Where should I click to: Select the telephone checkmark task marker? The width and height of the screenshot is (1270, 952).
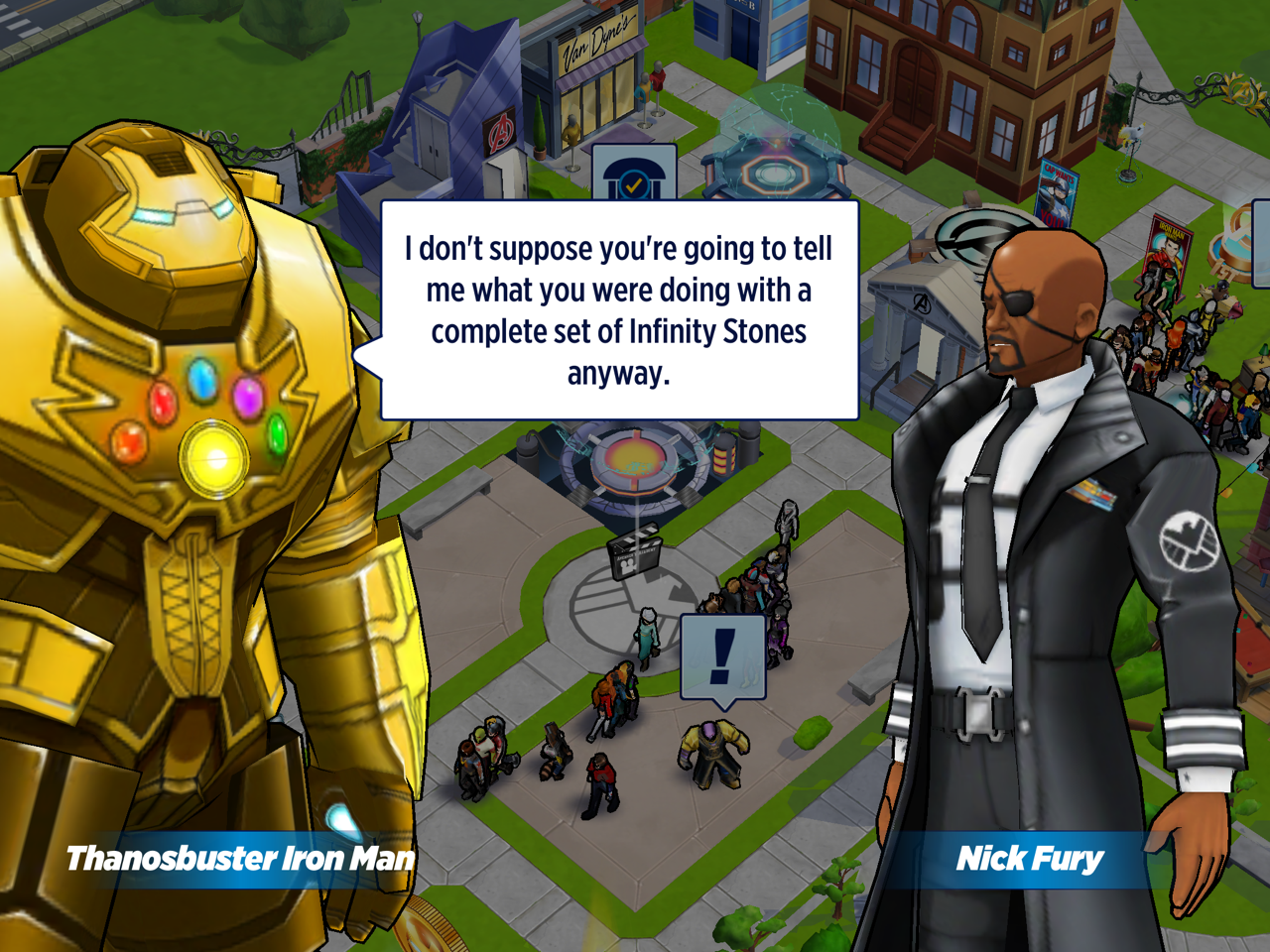[633, 177]
